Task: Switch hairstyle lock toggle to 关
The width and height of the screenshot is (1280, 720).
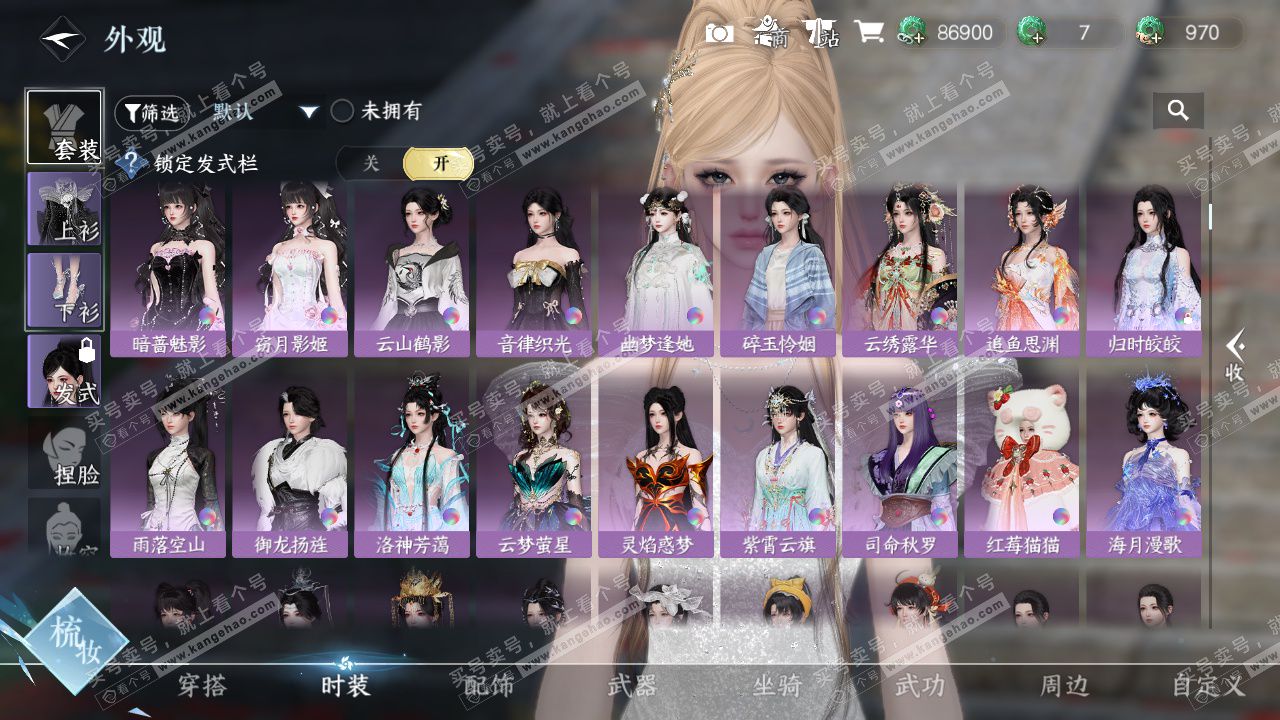Action: 371,163
